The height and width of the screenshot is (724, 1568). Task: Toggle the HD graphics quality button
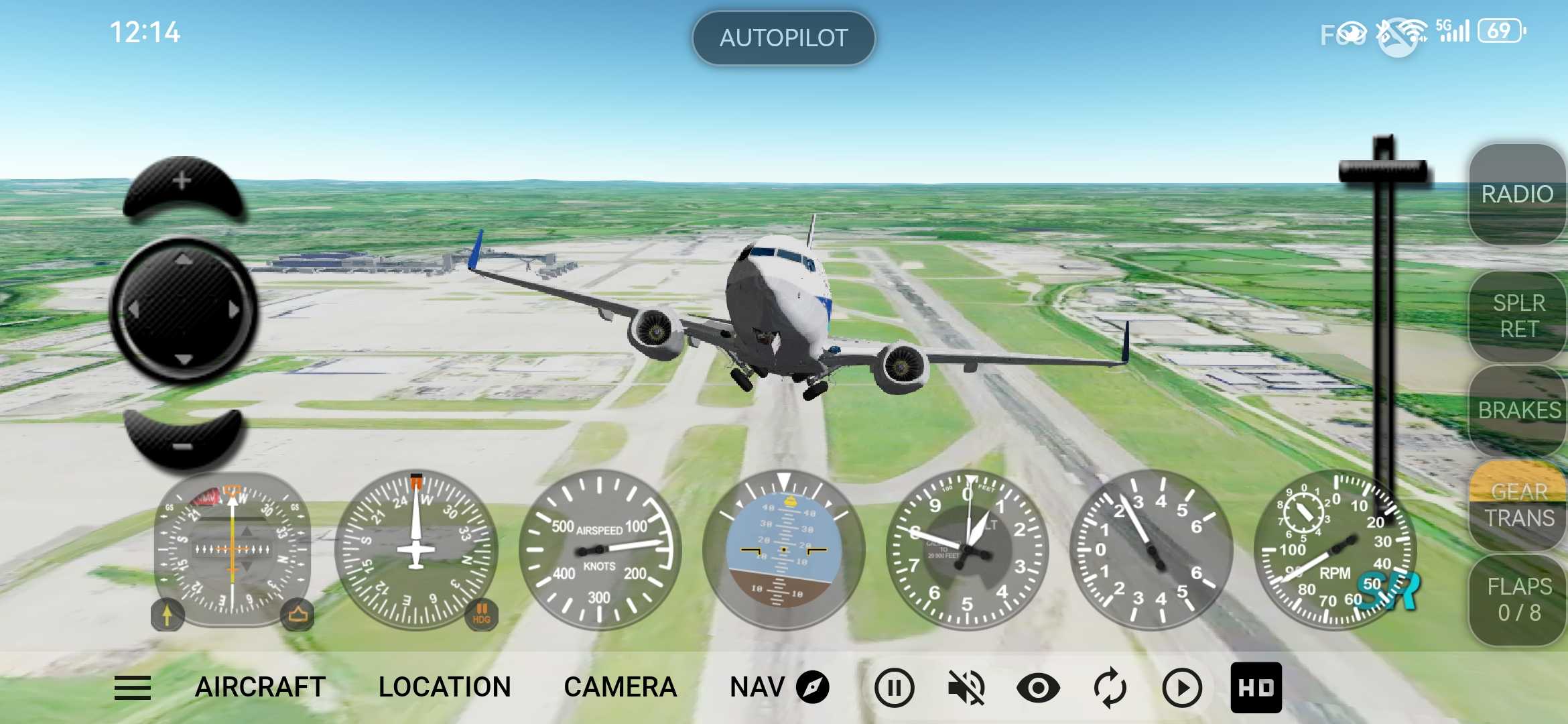pos(1256,688)
